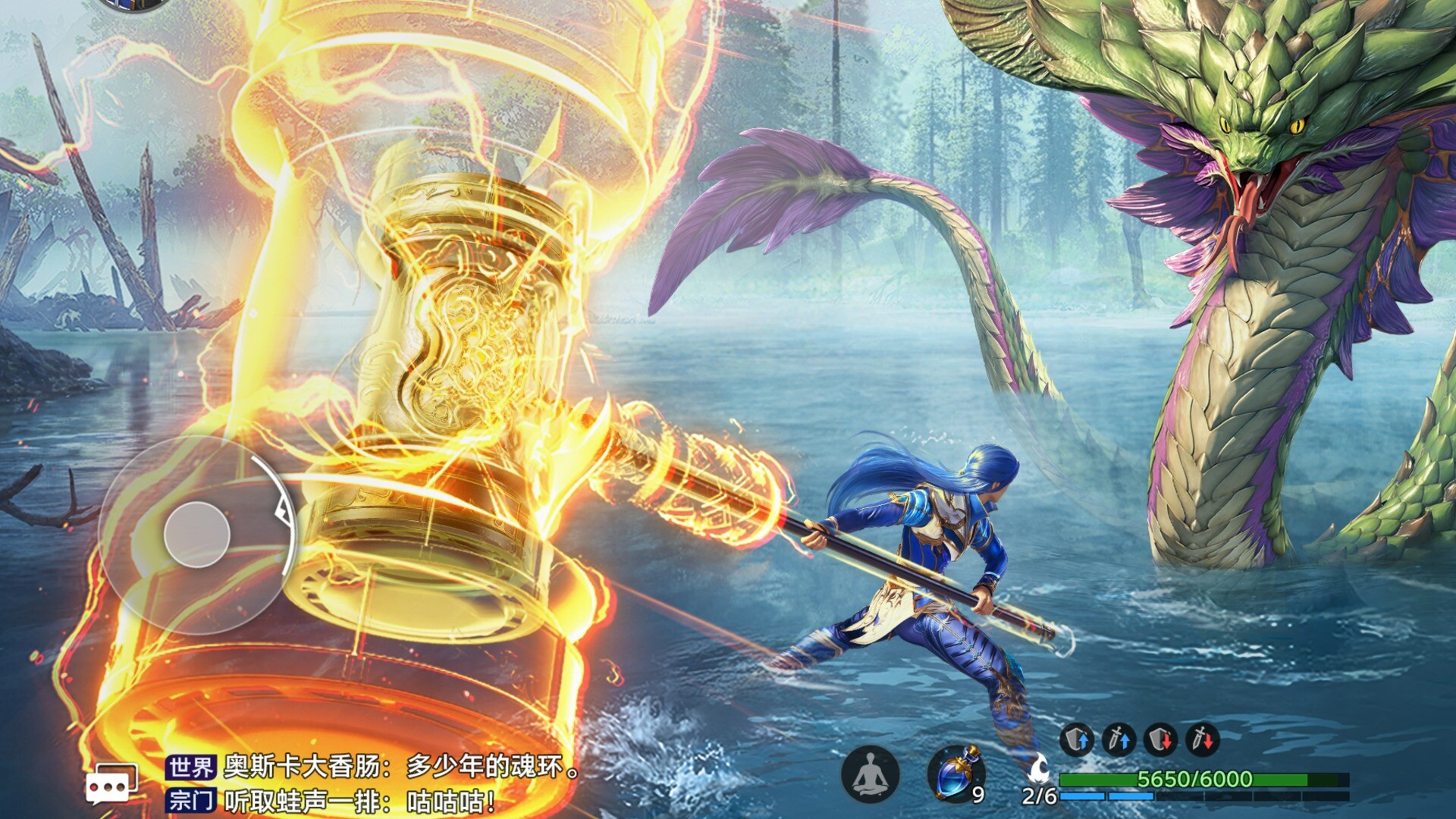This screenshot has width=1456, height=819.
Task: Inspect the attack up buff icon
Action: click(x=1118, y=739)
